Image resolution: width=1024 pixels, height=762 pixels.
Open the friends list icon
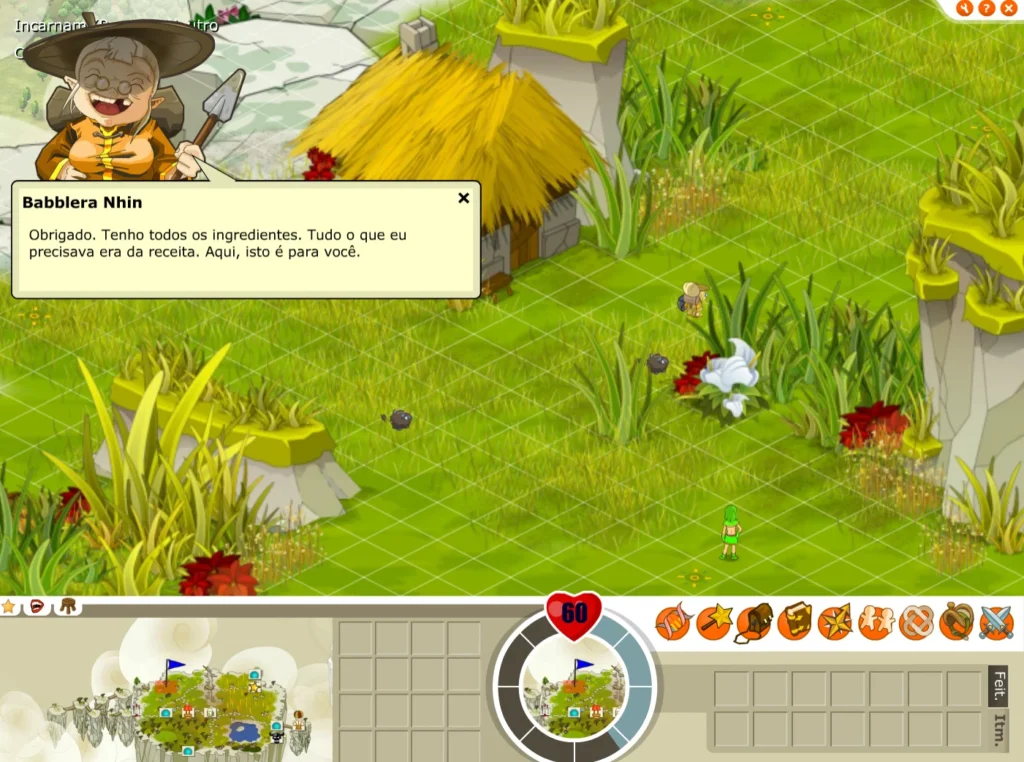(876, 622)
